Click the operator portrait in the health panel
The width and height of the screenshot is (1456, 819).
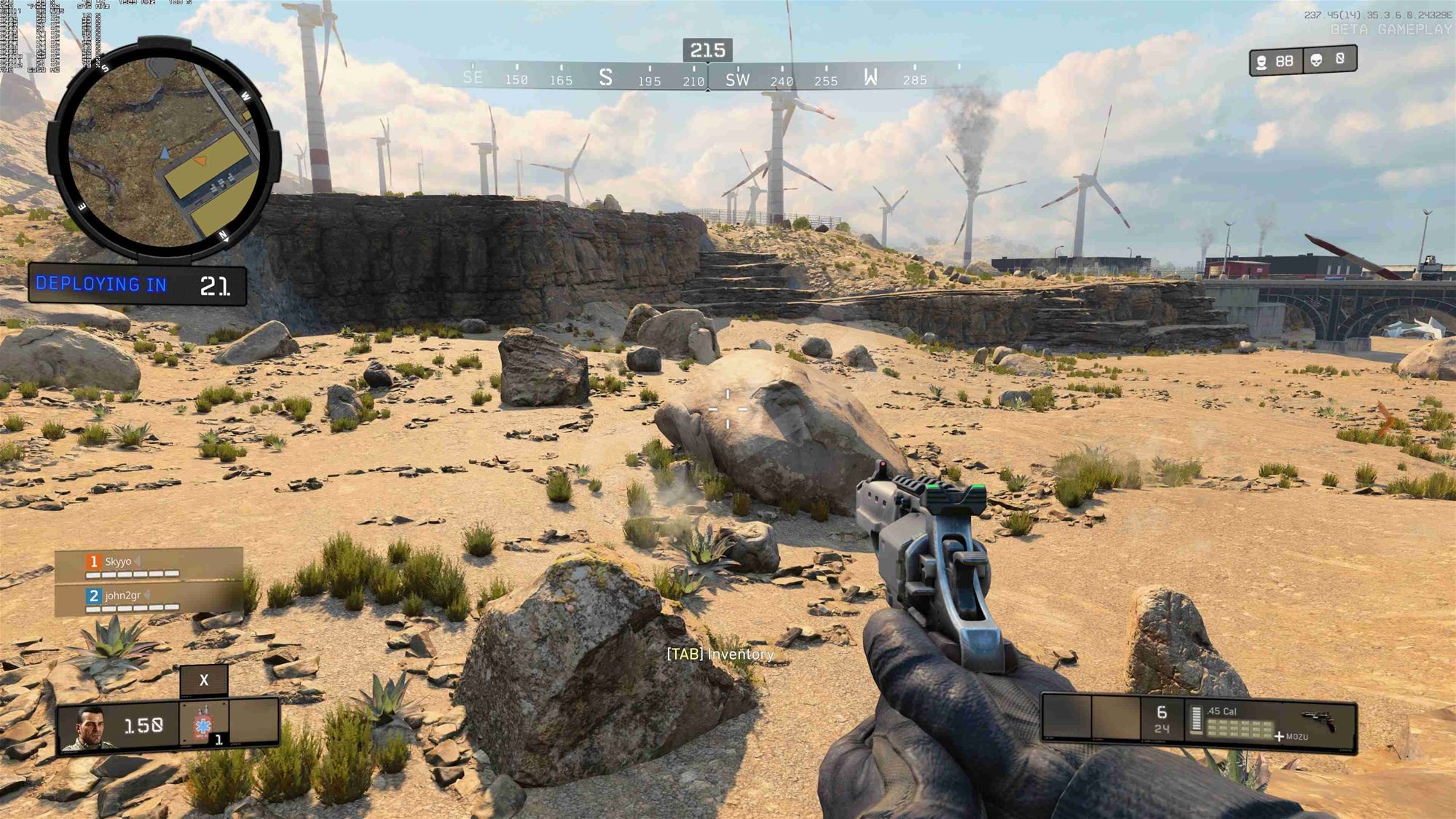pyautogui.click(x=88, y=727)
